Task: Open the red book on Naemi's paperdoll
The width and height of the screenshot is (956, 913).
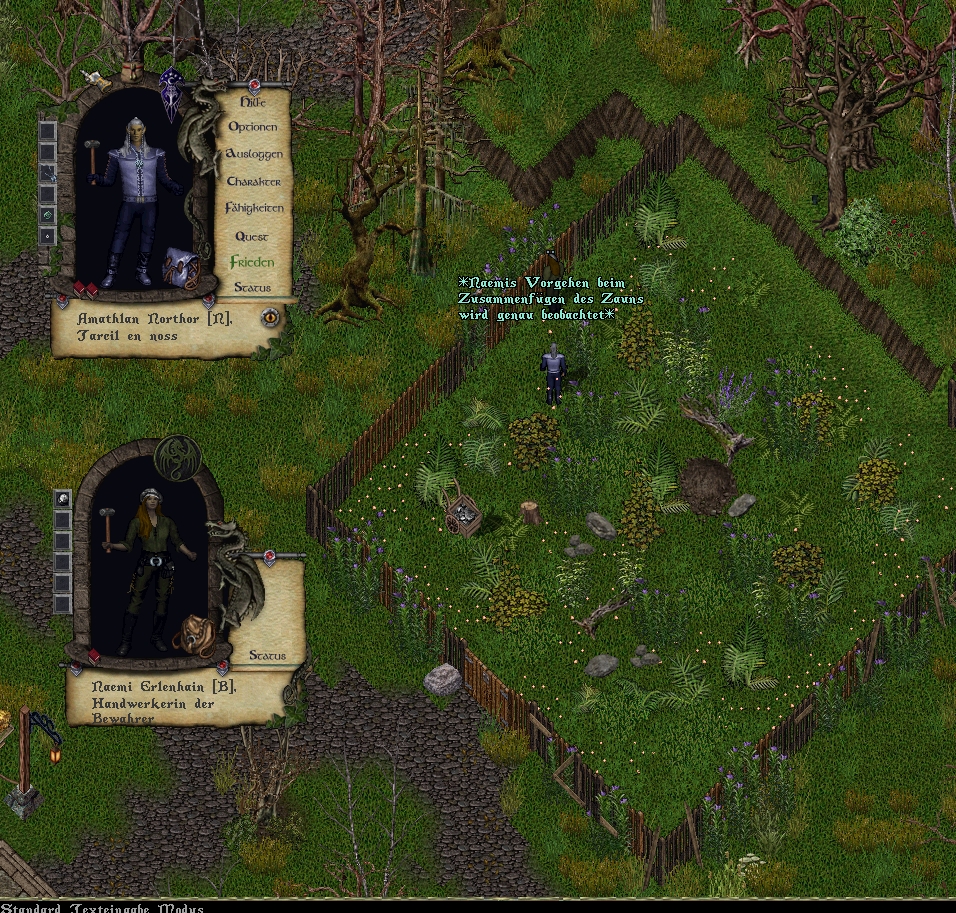Action: click(94, 656)
